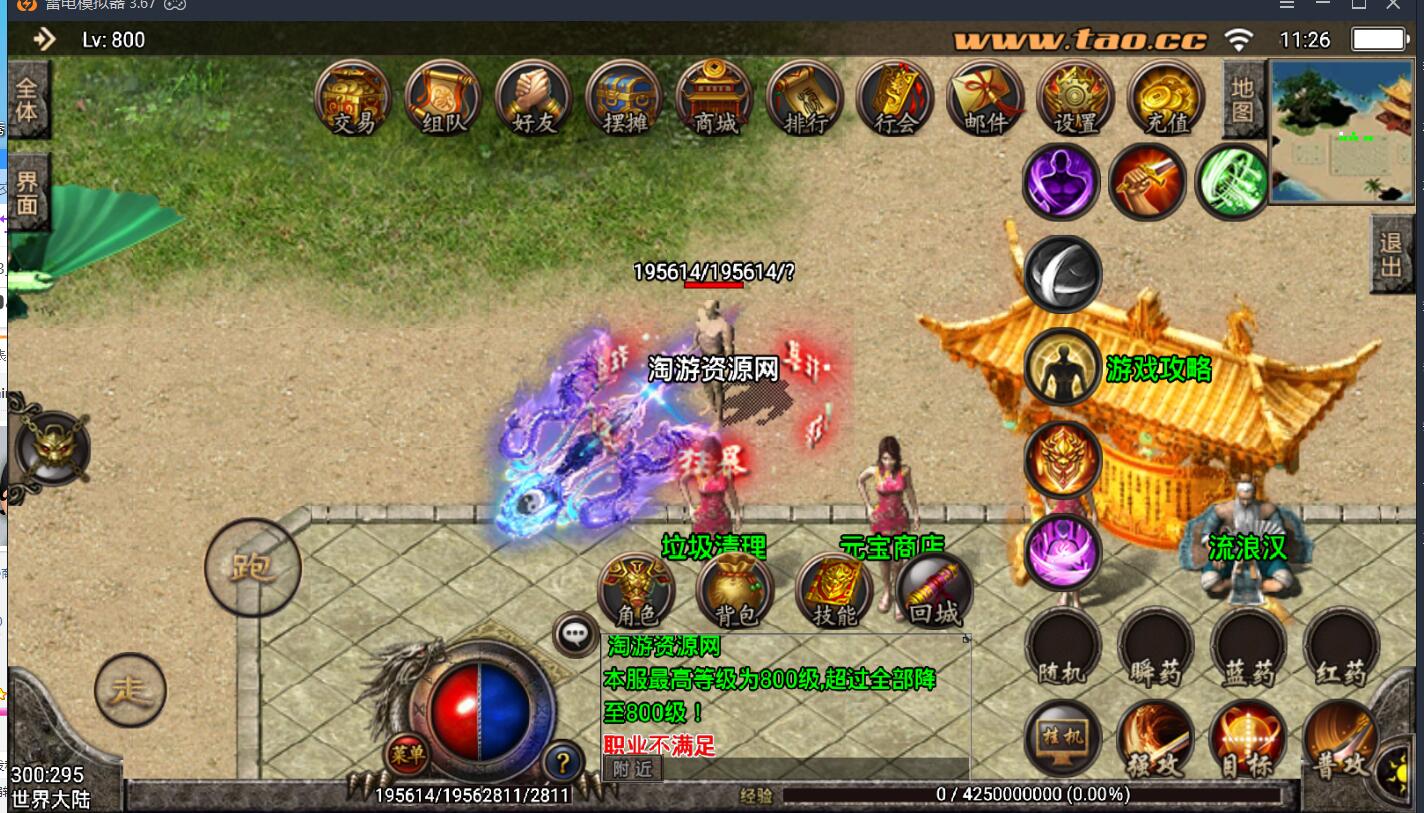Close the emulator window
Viewport: 1424px width, 813px height.
1394,6
